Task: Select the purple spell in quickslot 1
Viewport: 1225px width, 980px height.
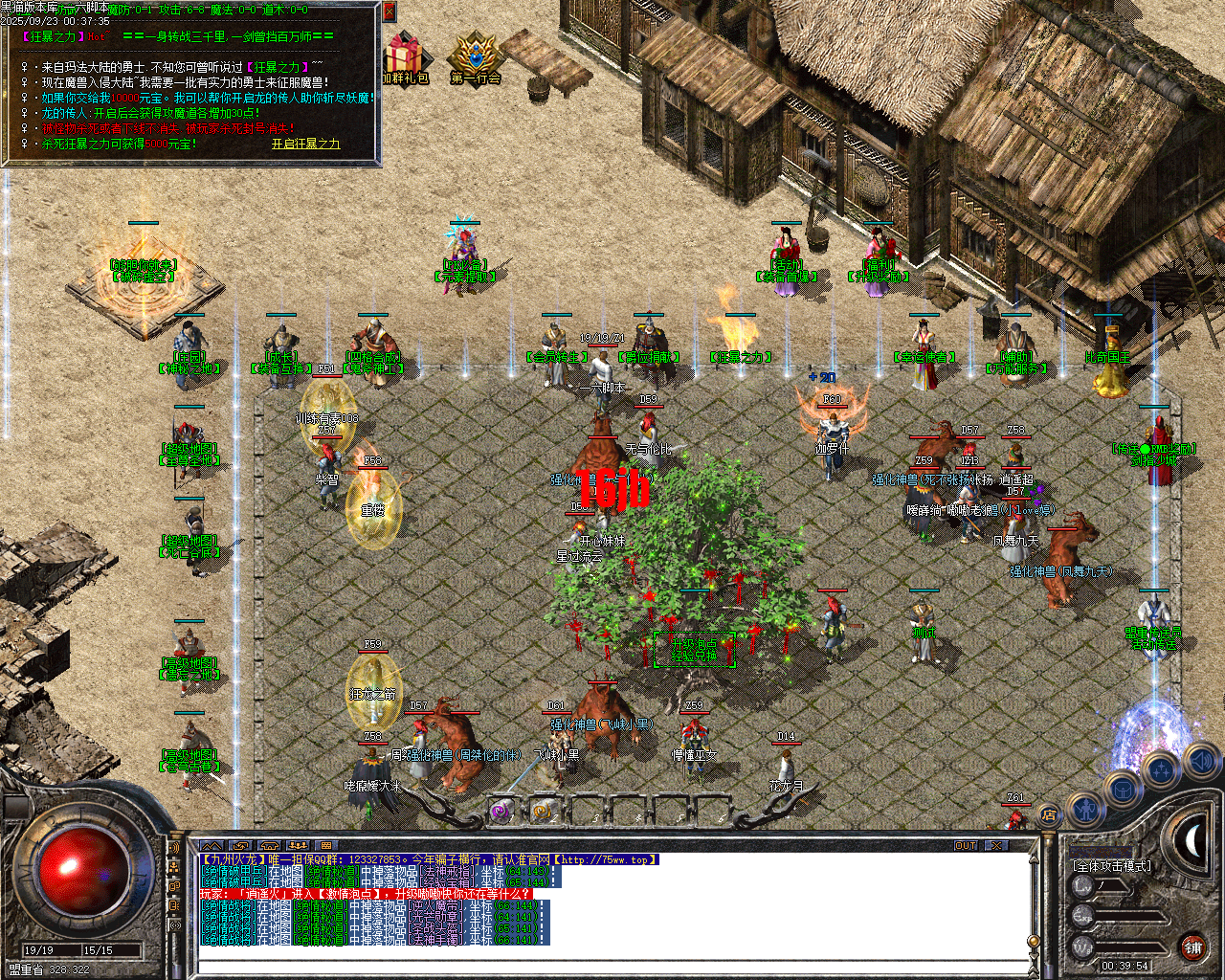Action: [499, 811]
